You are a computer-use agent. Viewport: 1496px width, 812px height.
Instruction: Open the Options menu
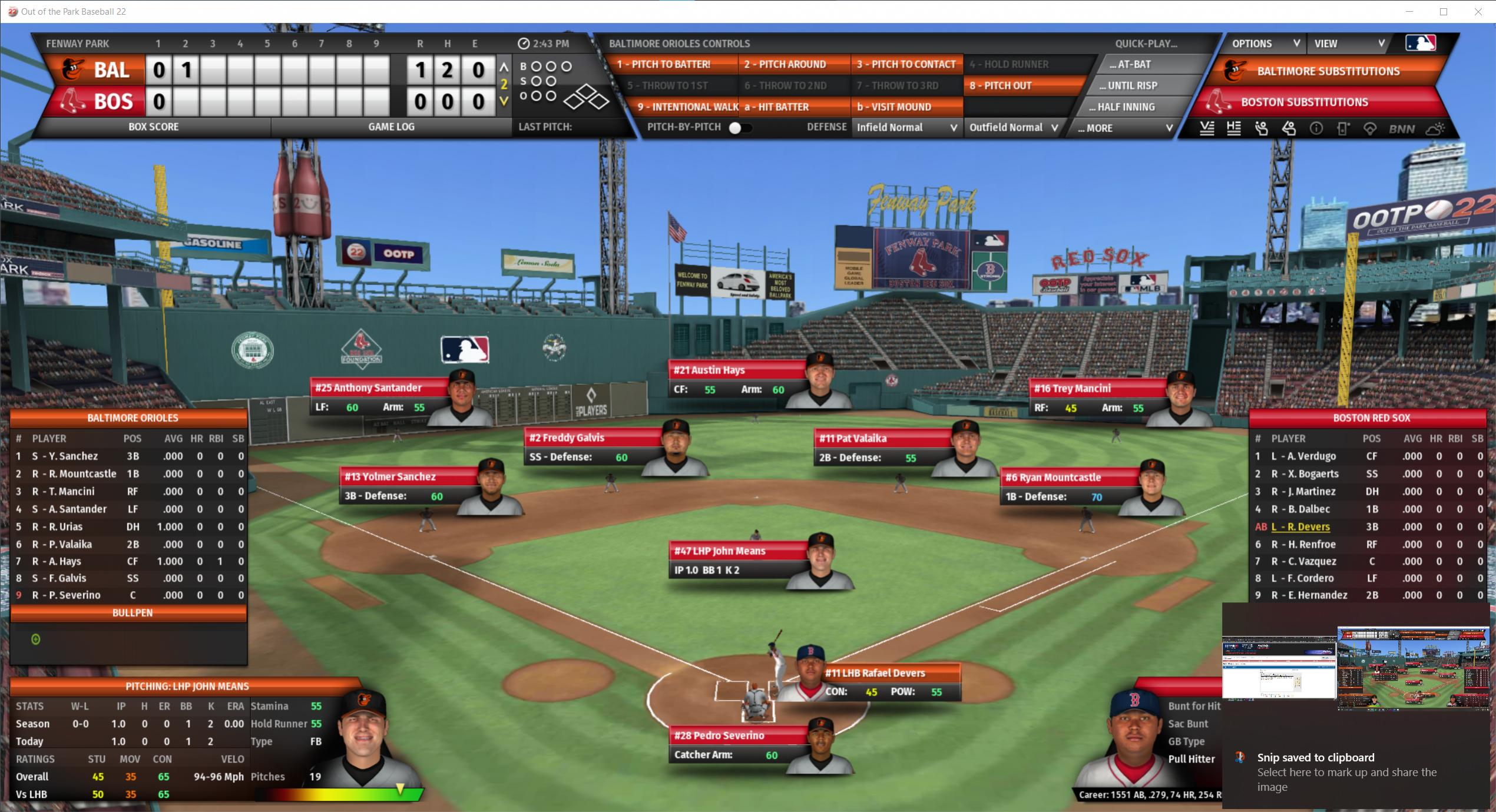coord(1265,44)
